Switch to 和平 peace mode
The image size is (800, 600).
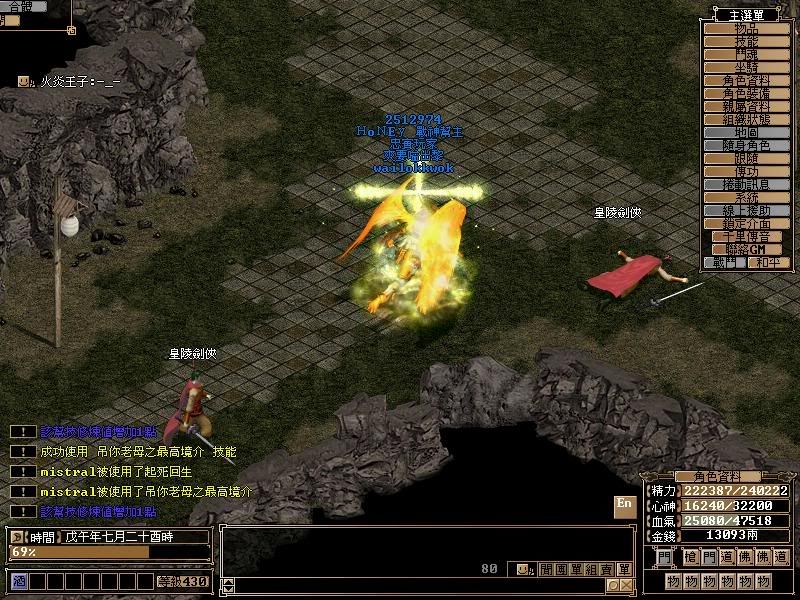767,262
